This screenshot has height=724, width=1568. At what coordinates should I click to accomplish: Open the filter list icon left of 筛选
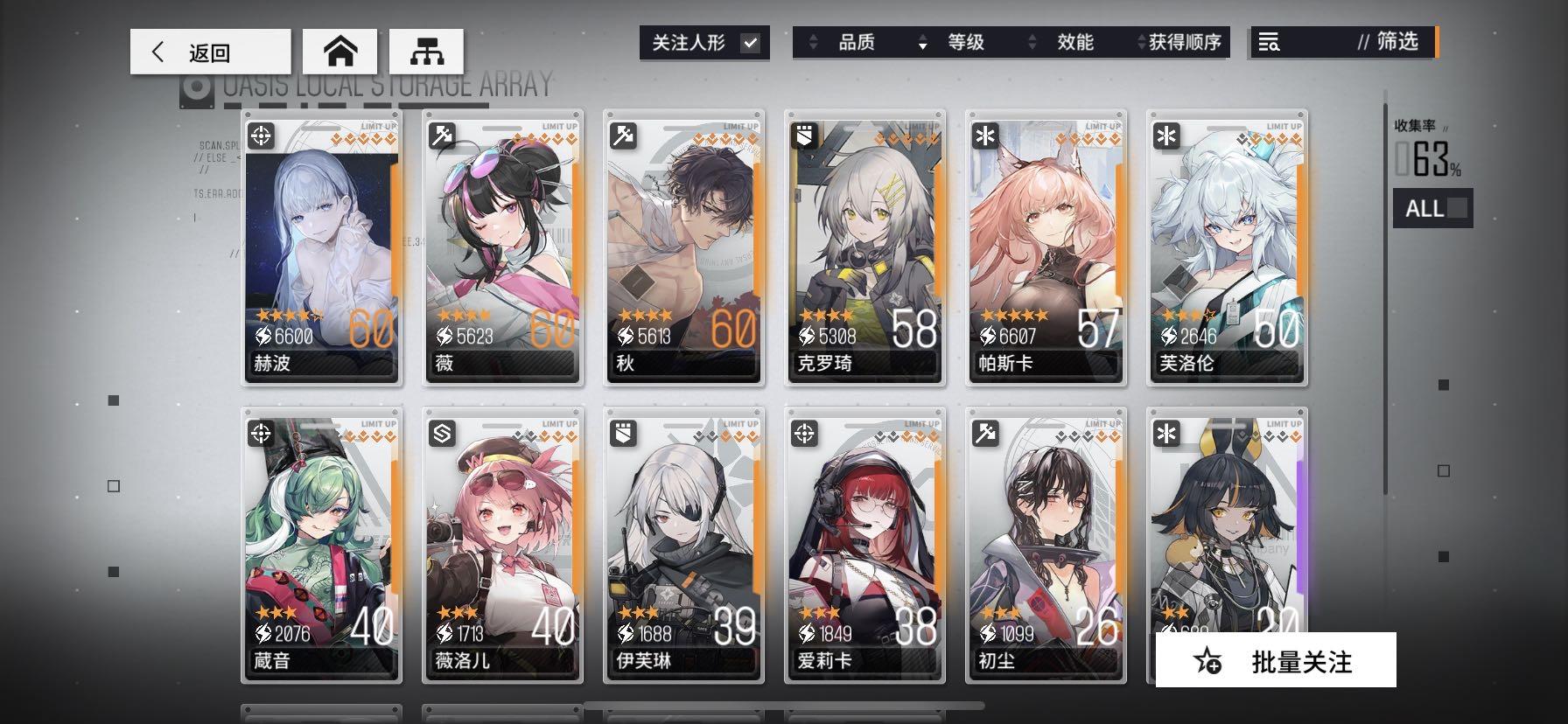point(1270,42)
